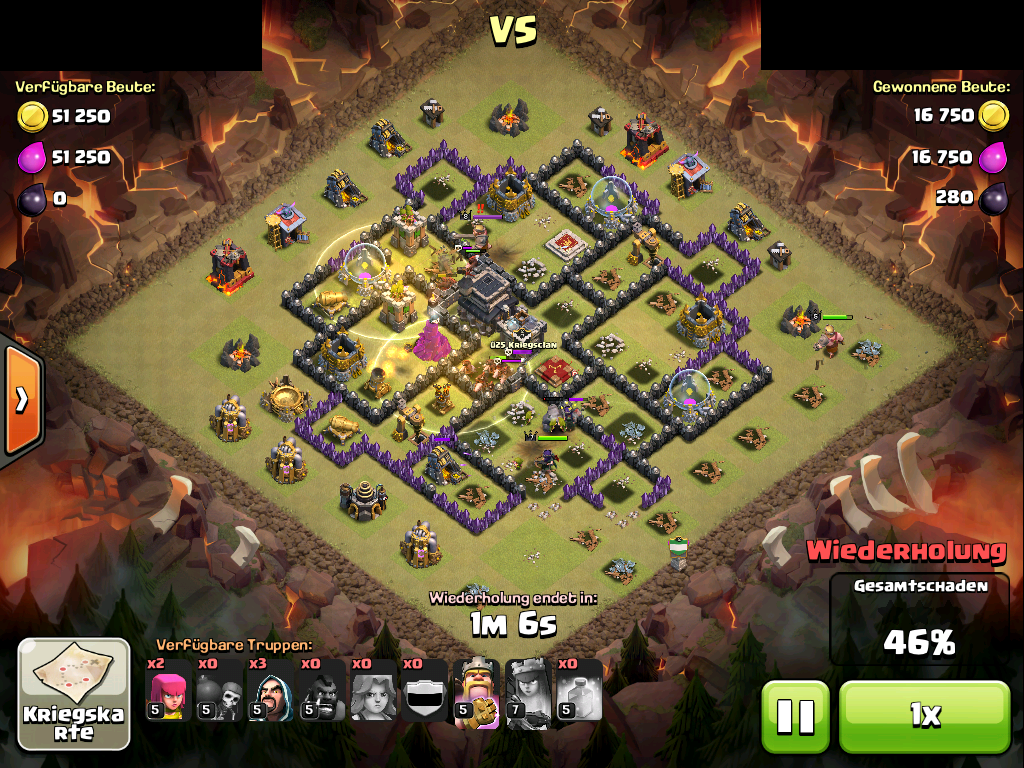Viewport: 1024px width, 768px height.
Task: Open the Kriegskarte war map
Action: [x=74, y=694]
